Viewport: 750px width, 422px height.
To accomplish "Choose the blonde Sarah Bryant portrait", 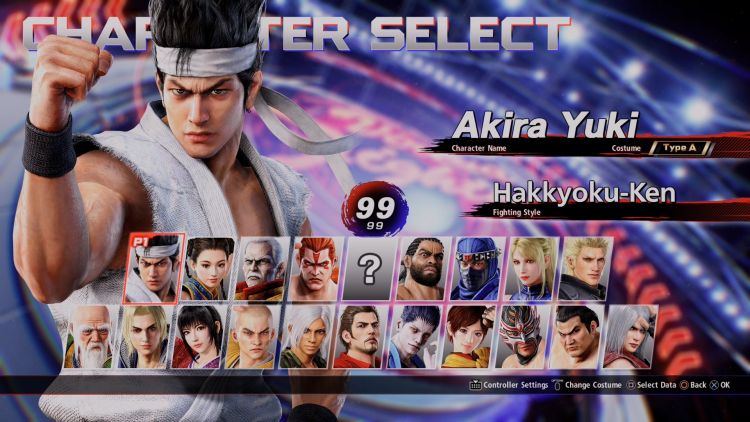I will tap(532, 269).
